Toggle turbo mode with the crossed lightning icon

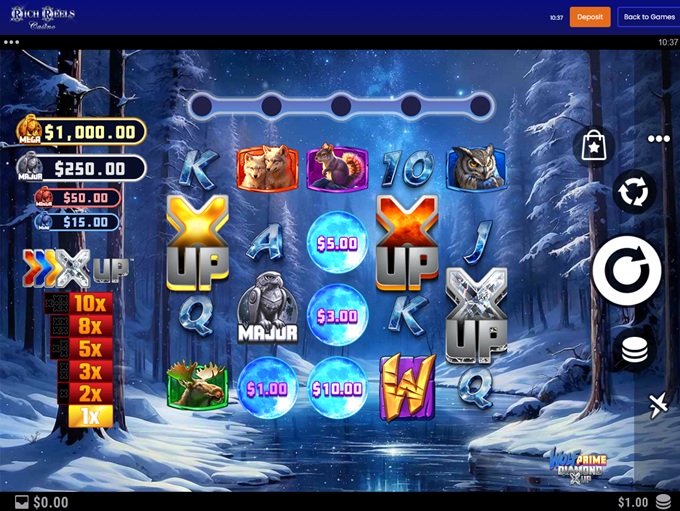pyautogui.click(x=657, y=405)
